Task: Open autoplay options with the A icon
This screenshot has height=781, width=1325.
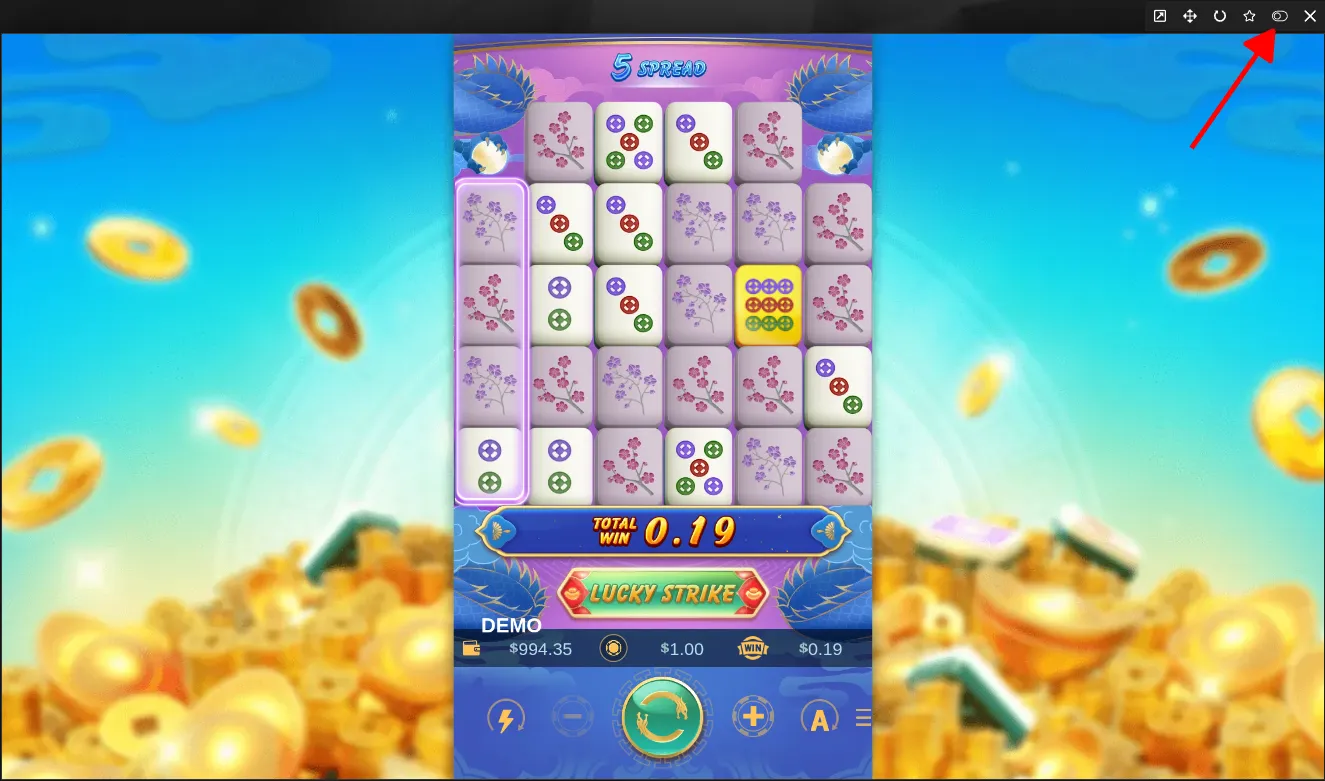Action: coord(819,717)
